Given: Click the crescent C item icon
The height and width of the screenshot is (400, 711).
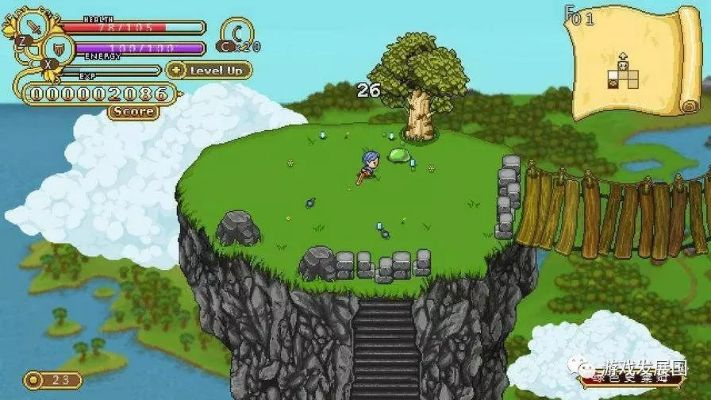Looking at the screenshot, I should (237, 31).
